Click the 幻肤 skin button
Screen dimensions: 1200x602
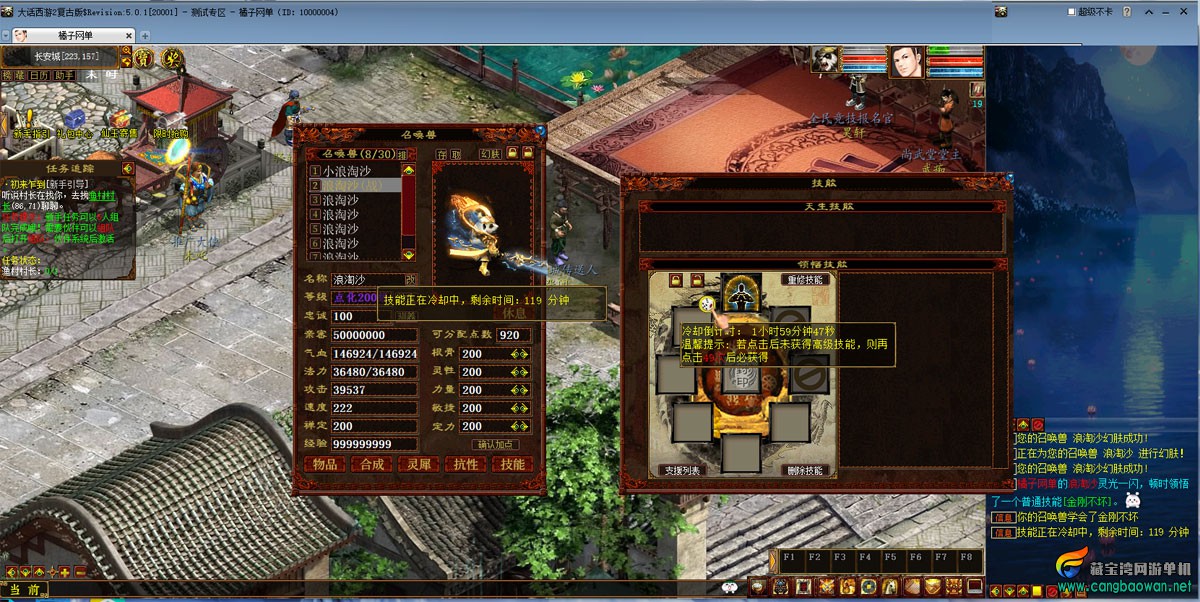pyautogui.click(x=490, y=154)
